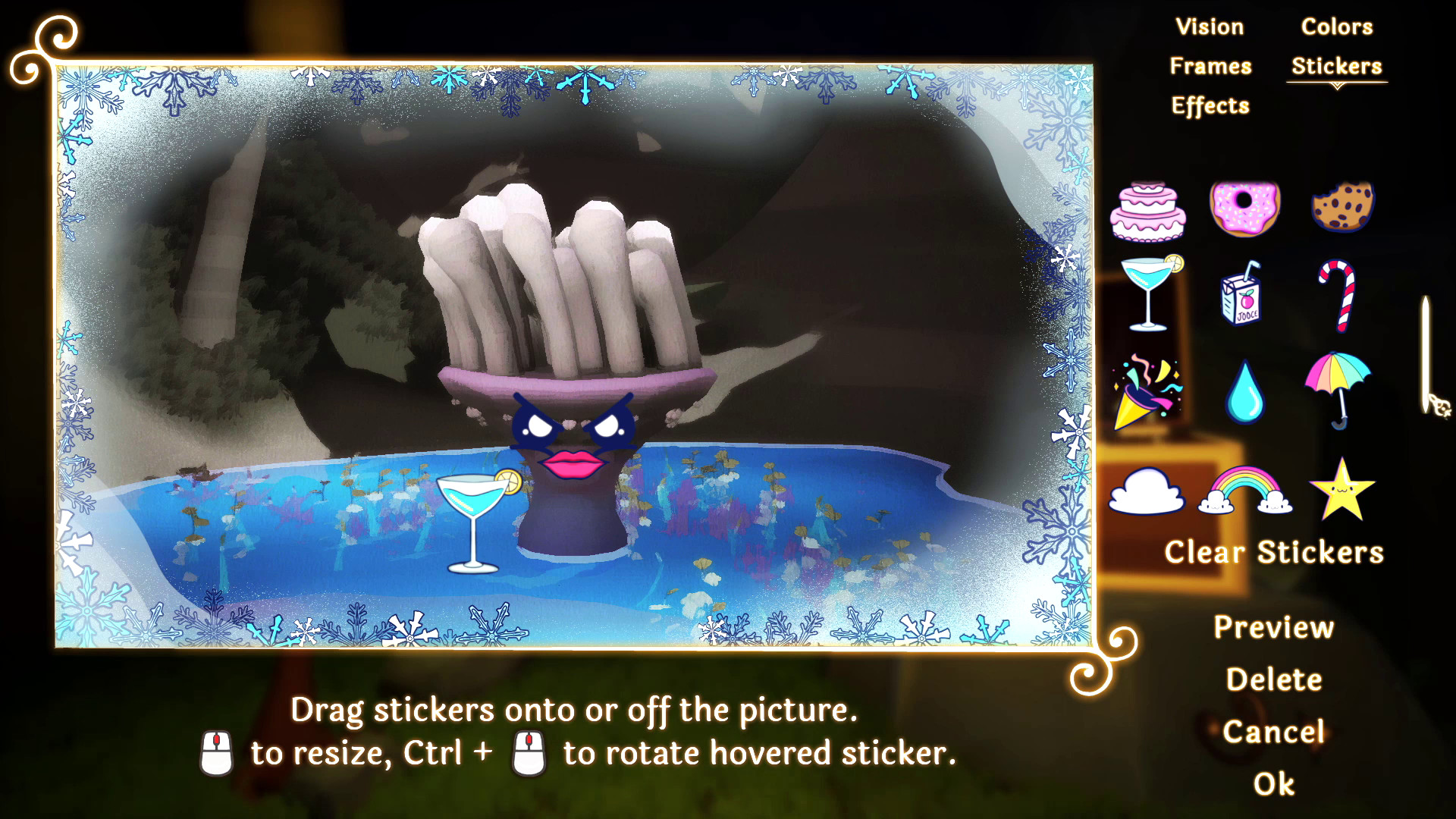Confirm edits with Ok
Image resolution: width=1456 pixels, height=819 pixels.
tap(1274, 784)
